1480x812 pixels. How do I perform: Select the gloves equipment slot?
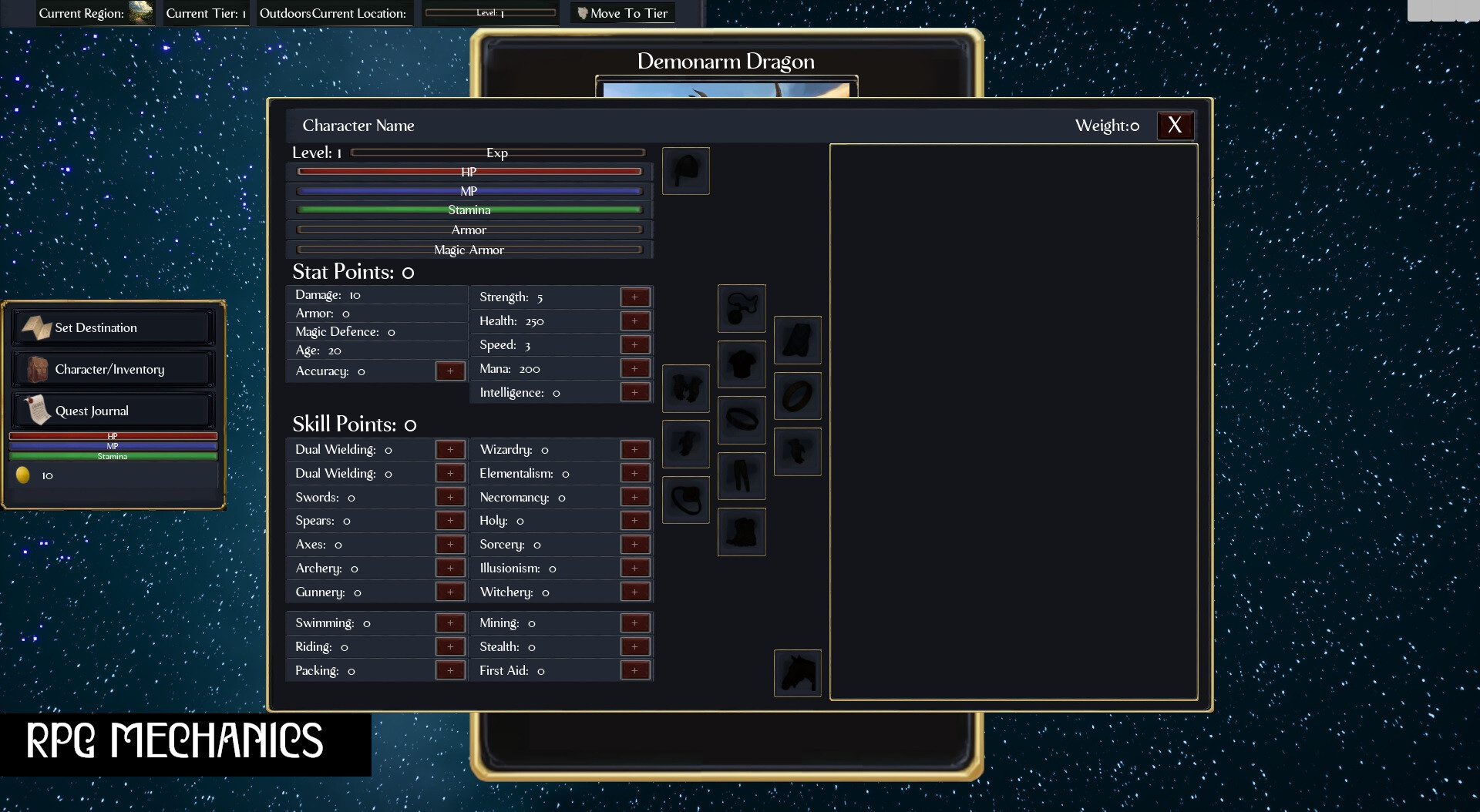pos(686,389)
